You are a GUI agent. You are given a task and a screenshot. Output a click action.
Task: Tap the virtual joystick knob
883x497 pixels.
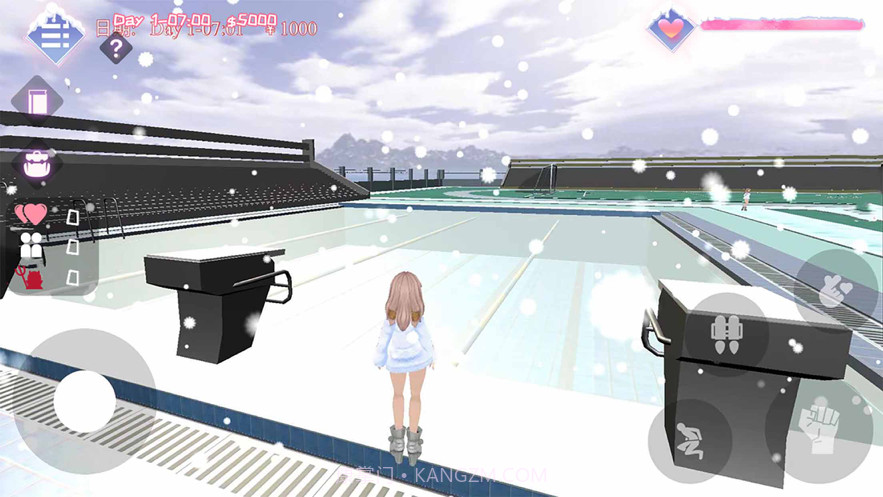(85, 401)
